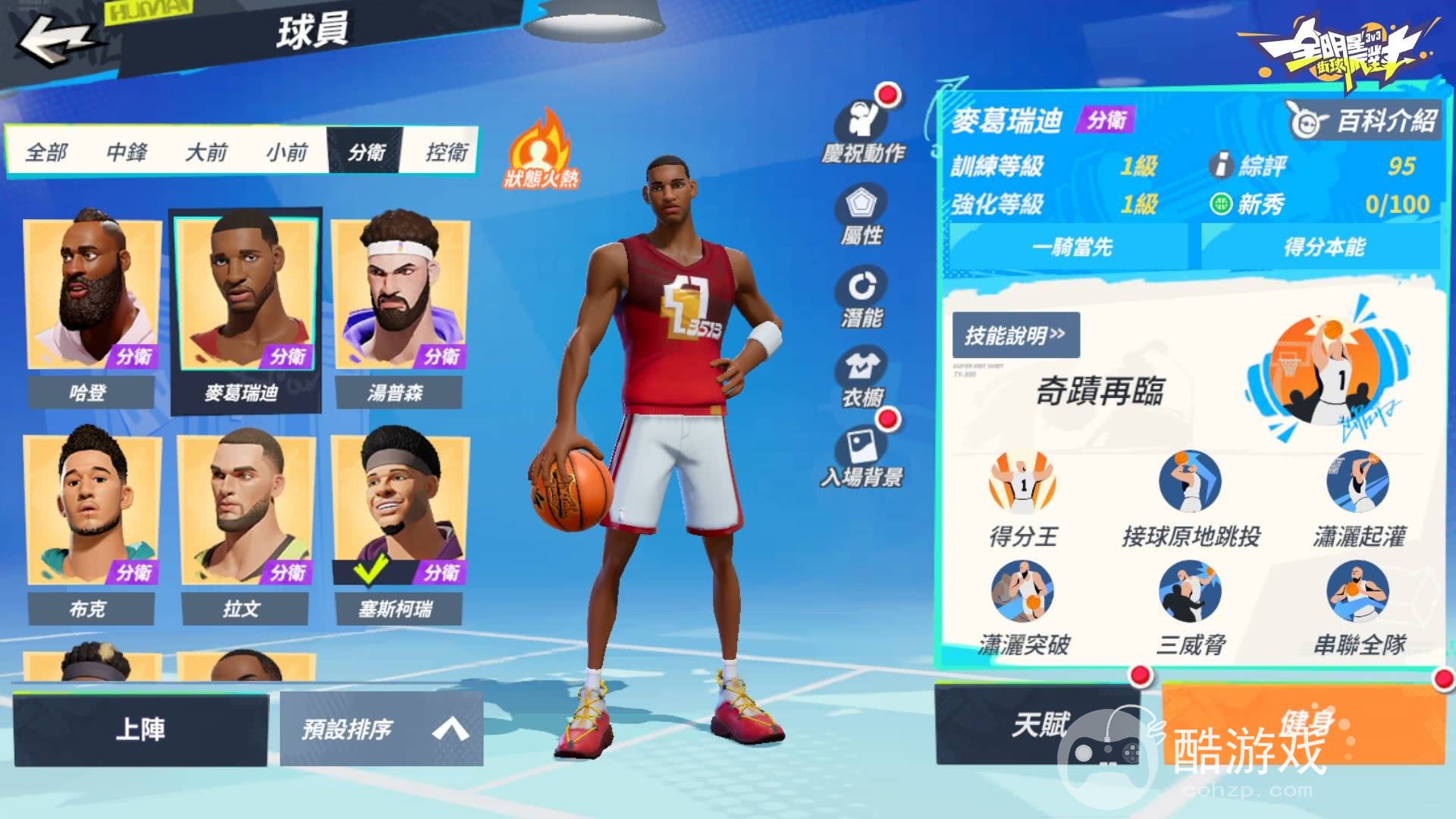
Task: Switch to the 全部 tab
Action: pos(47,152)
